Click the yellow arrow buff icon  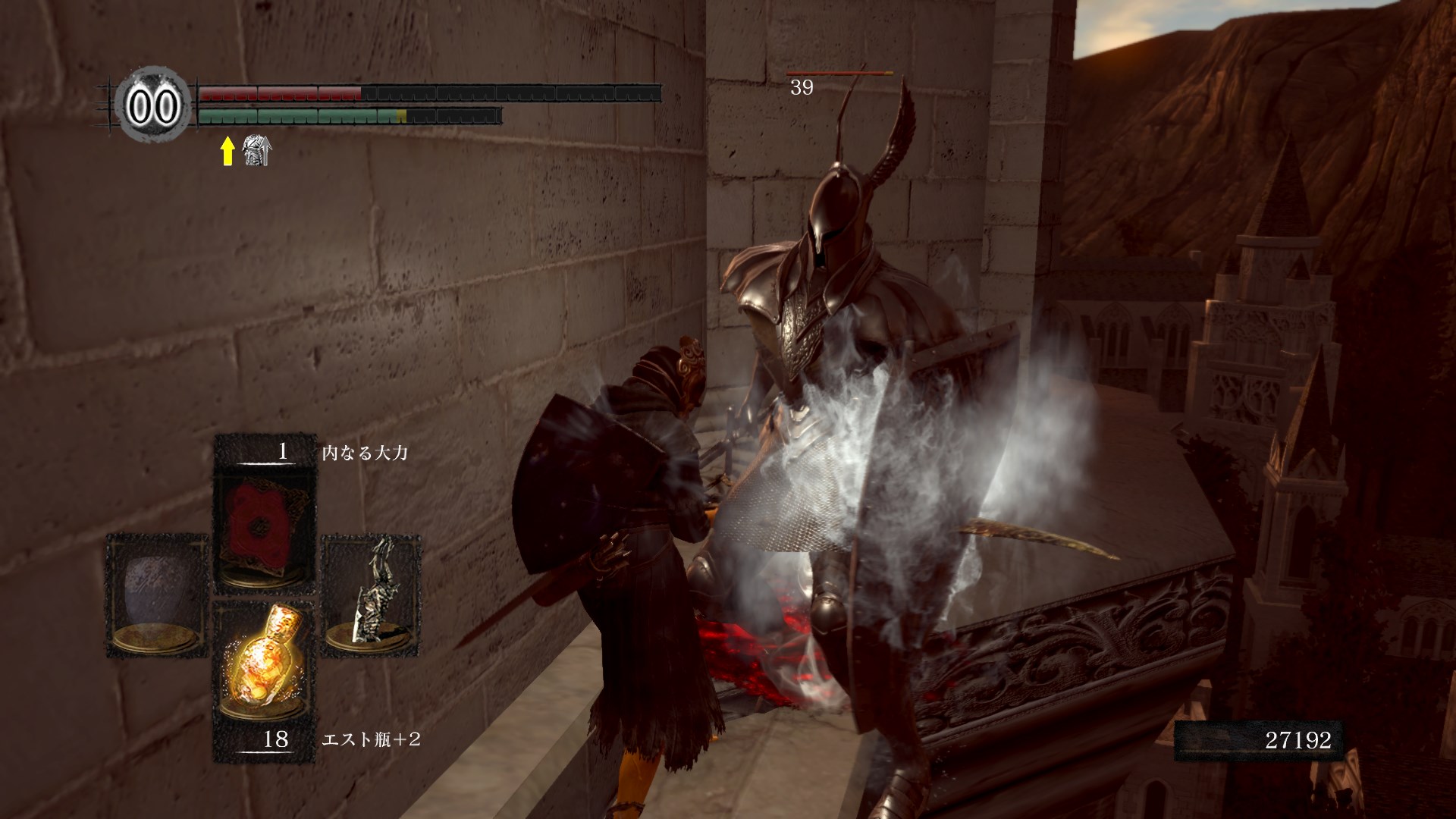click(227, 152)
